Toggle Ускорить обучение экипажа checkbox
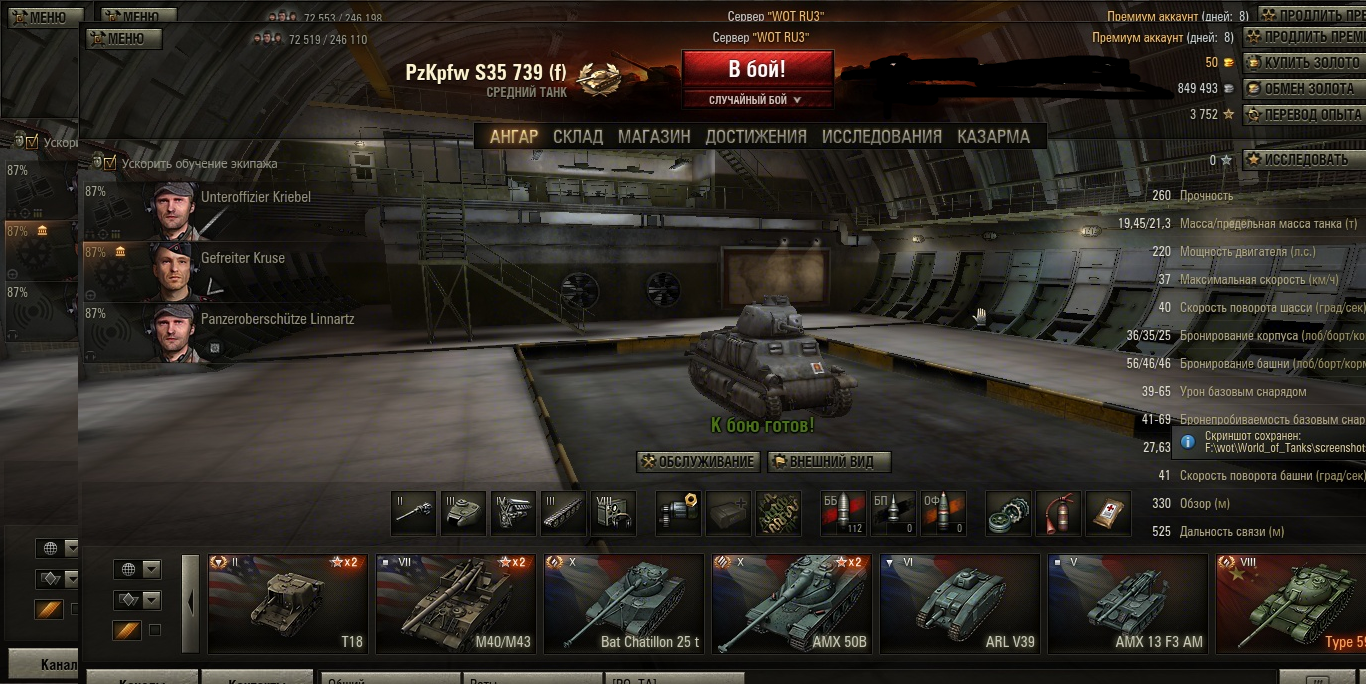1366x684 pixels. pyautogui.click(x=110, y=163)
